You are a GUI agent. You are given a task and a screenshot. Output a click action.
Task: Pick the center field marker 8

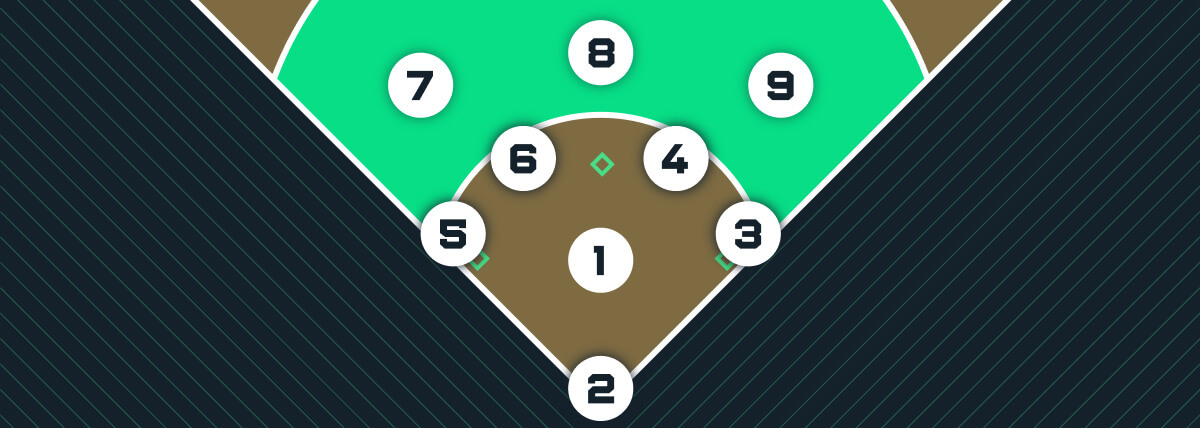coord(600,52)
